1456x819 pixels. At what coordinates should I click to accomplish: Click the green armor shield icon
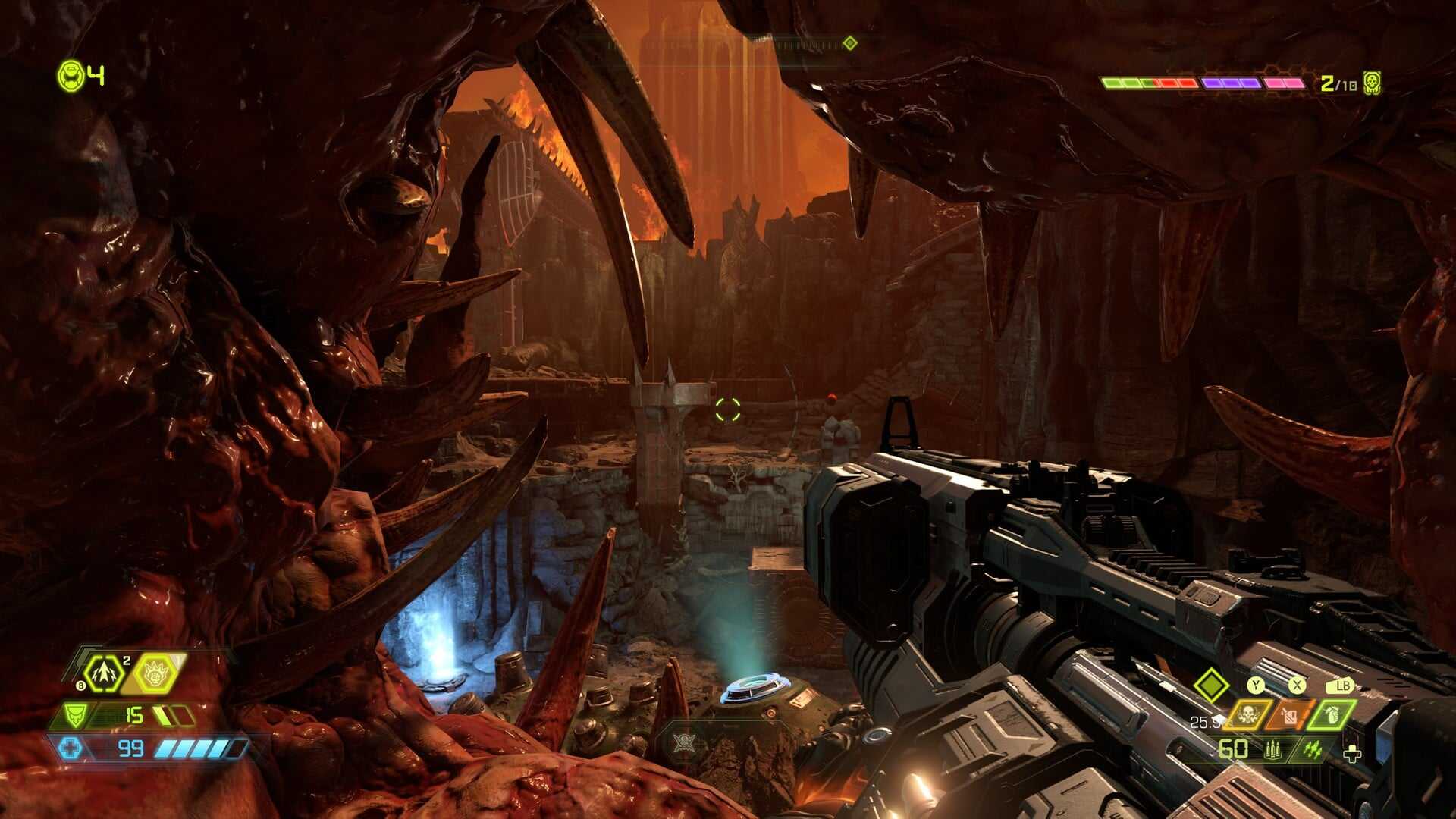[x=76, y=715]
